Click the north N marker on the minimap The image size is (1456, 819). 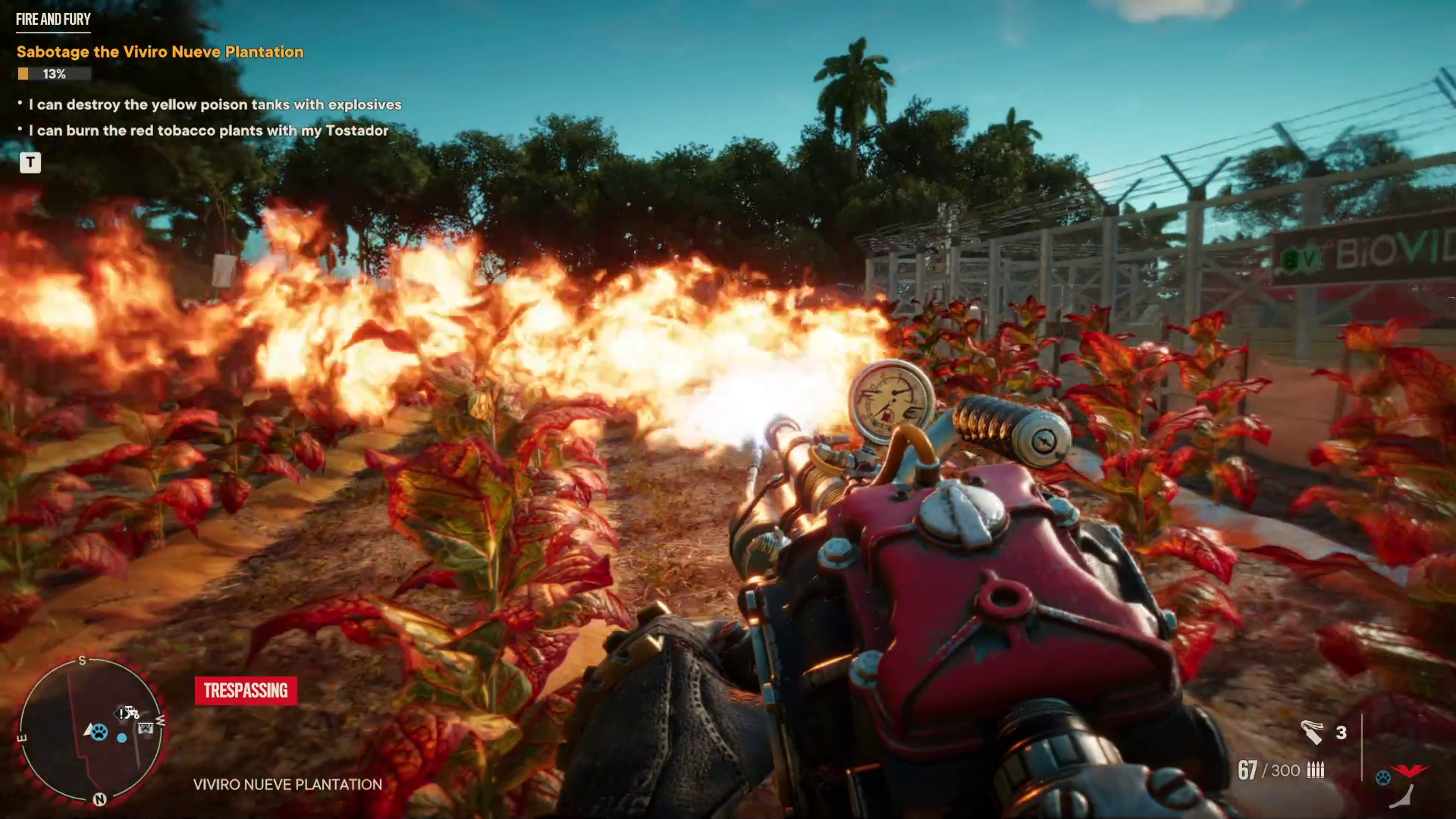click(x=99, y=799)
